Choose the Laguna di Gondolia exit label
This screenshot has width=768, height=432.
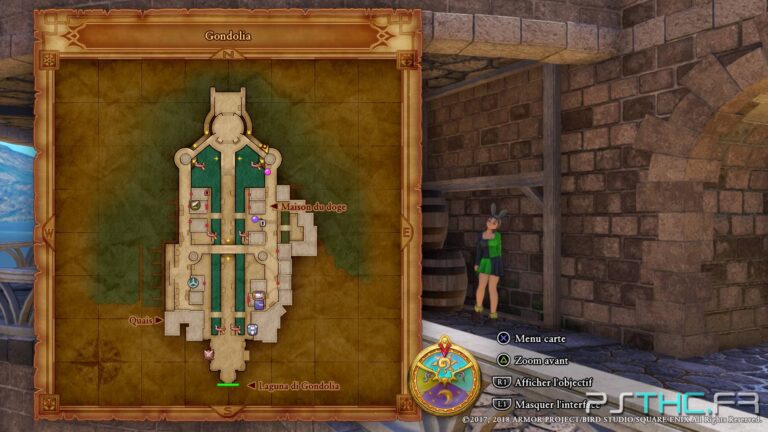point(299,386)
